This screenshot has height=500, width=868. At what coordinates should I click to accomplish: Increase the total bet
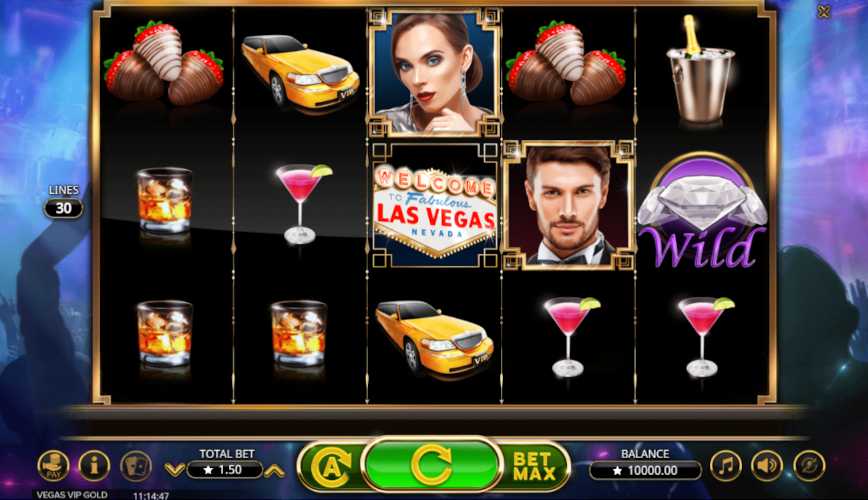click(x=275, y=469)
